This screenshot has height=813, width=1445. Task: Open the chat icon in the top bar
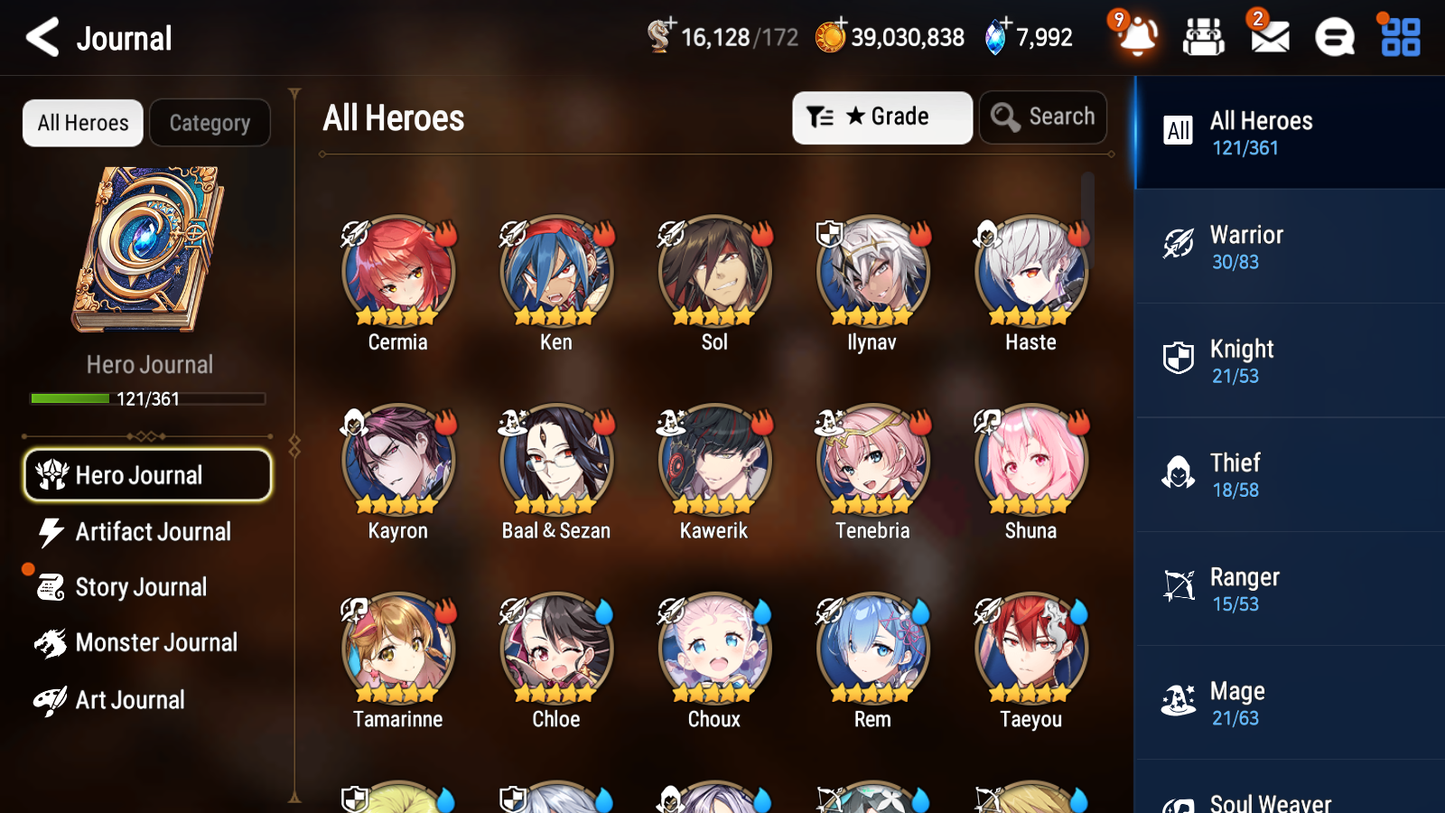[1333, 36]
